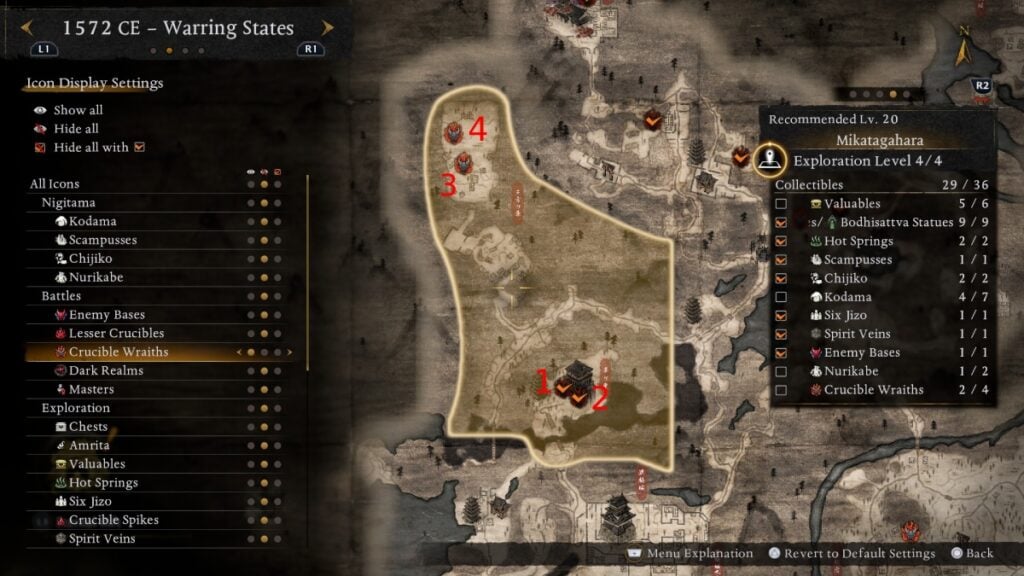Toggle the Kodama checkbox in Collectibles
This screenshot has width=1024, height=576.
pyautogui.click(x=781, y=297)
